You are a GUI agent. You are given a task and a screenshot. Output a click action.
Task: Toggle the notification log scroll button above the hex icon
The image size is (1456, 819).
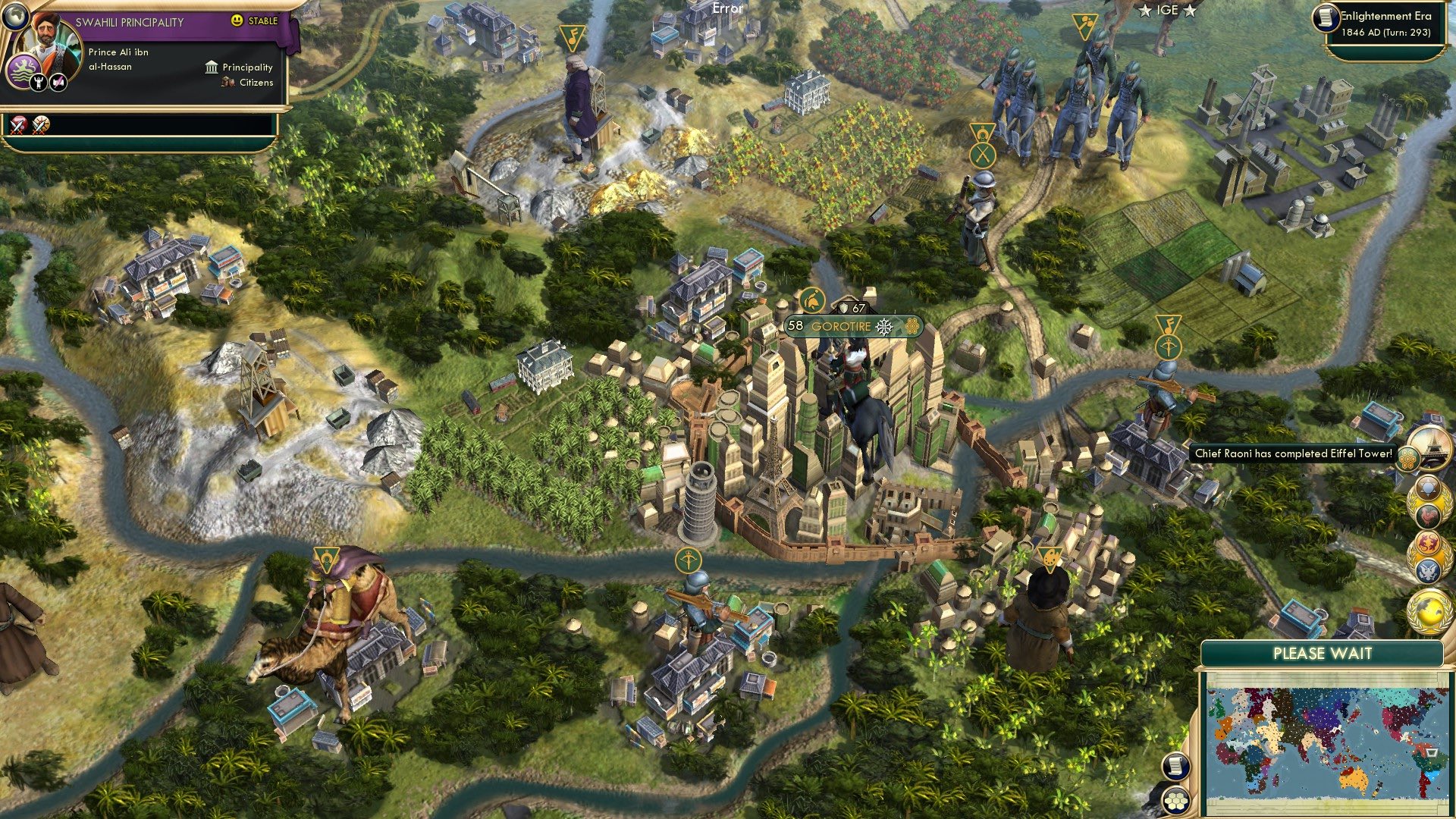coord(1175,767)
